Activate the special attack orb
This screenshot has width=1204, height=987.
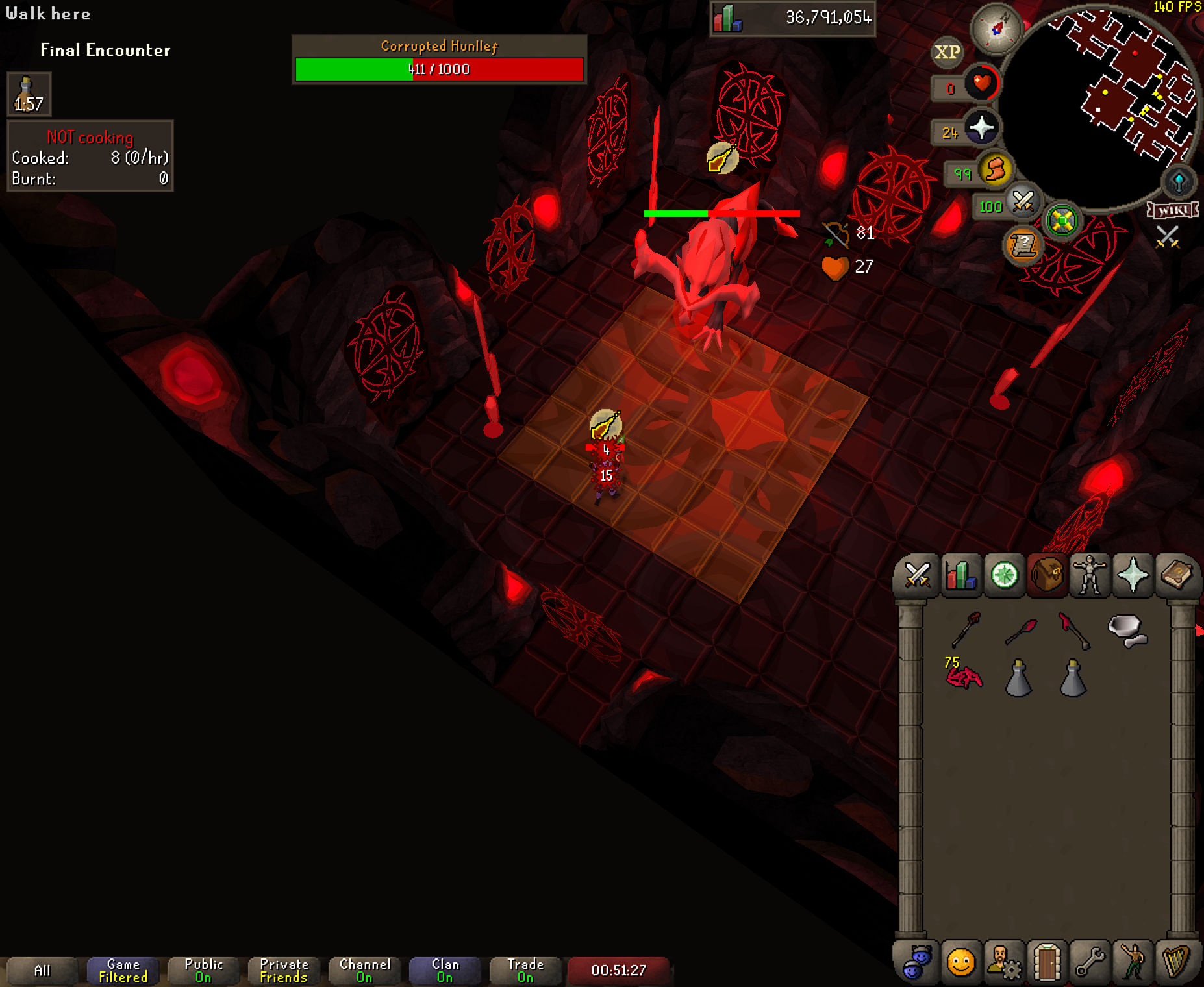click(x=1023, y=203)
